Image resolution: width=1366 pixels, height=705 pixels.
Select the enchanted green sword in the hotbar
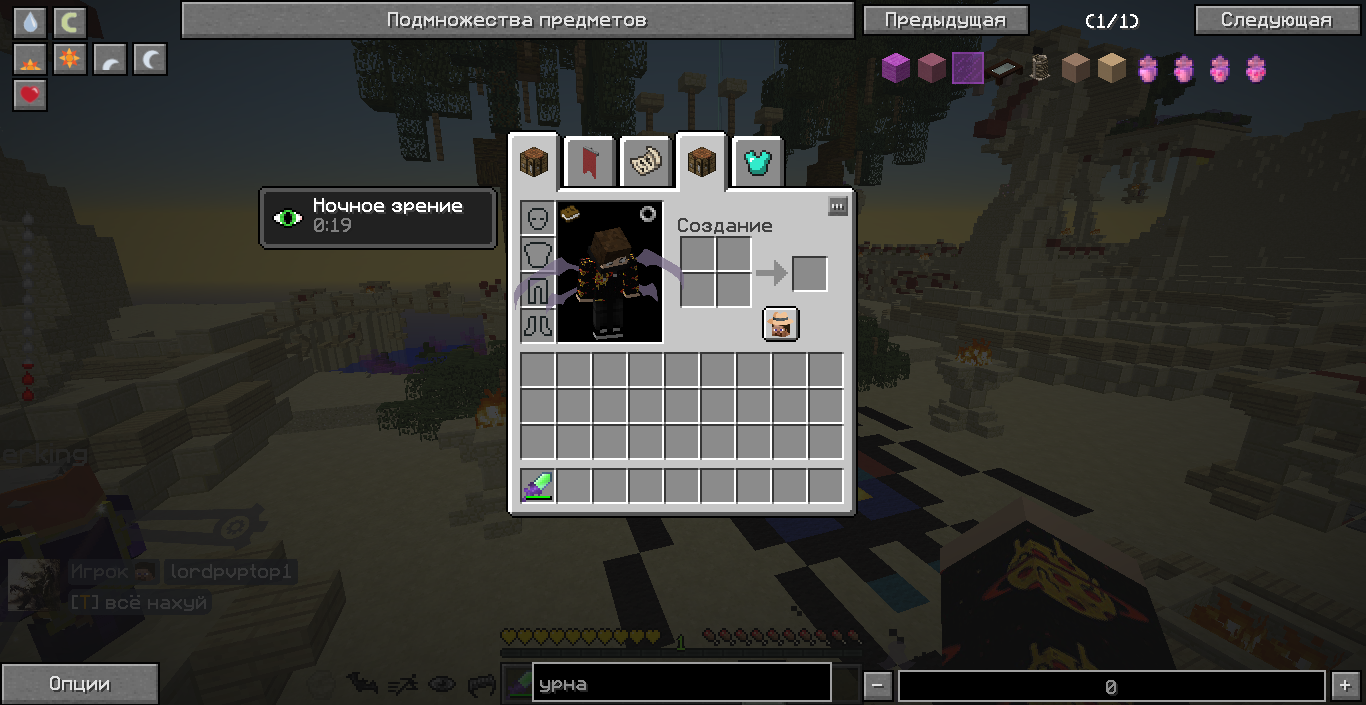click(538, 487)
